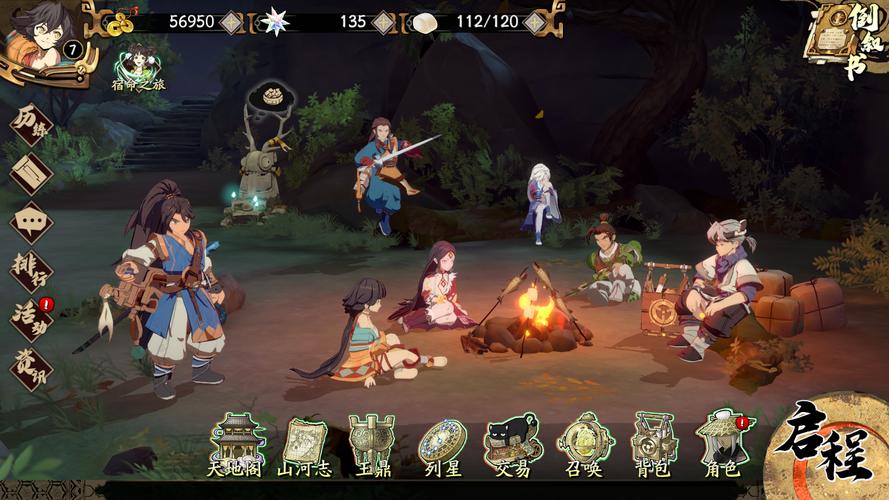Tap the plus button beside the 135 gem count
Viewport: 889px width, 500px height.
pyautogui.click(x=383, y=21)
